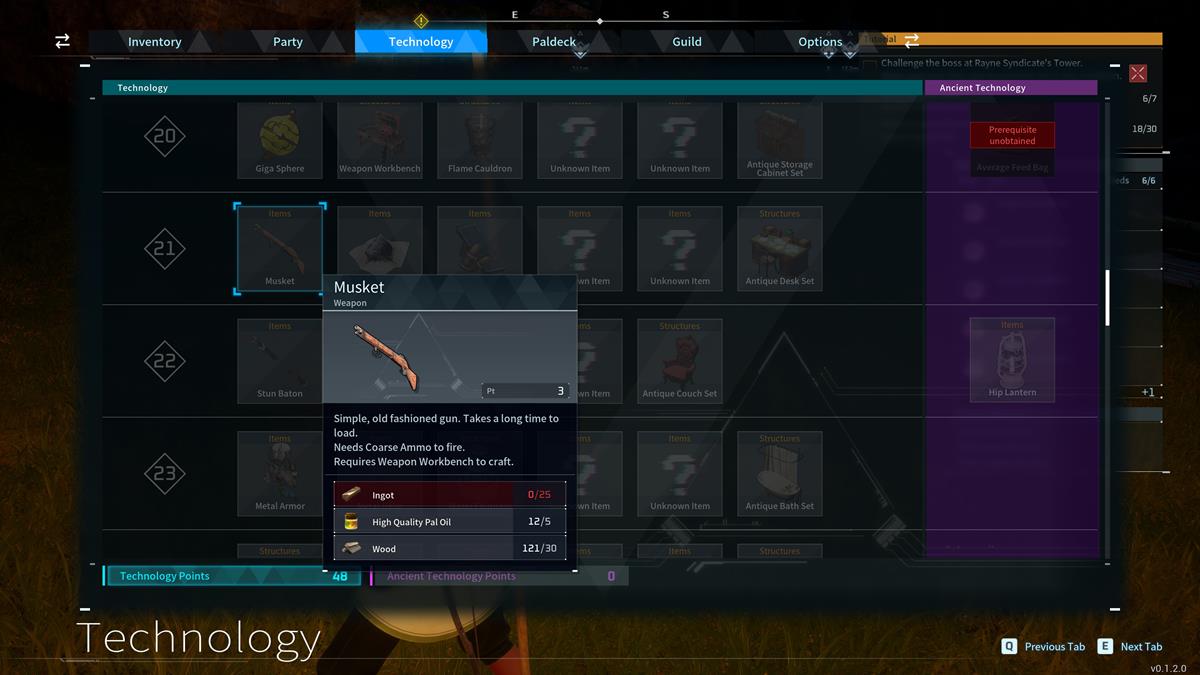Switch to the Party tab
Screen dimensions: 1200x675
coord(288,42)
